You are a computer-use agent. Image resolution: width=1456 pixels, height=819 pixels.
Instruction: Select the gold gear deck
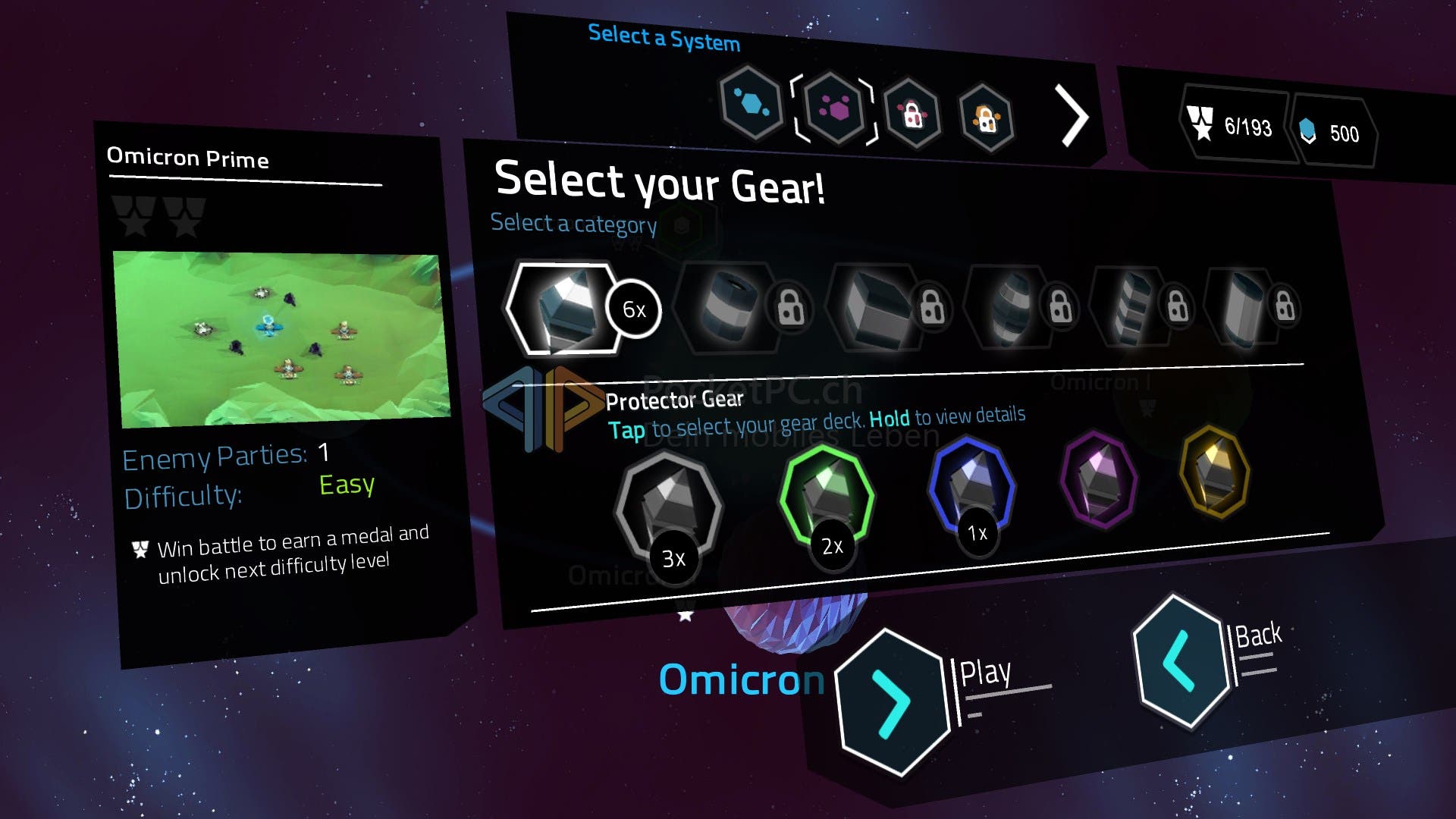click(1215, 472)
